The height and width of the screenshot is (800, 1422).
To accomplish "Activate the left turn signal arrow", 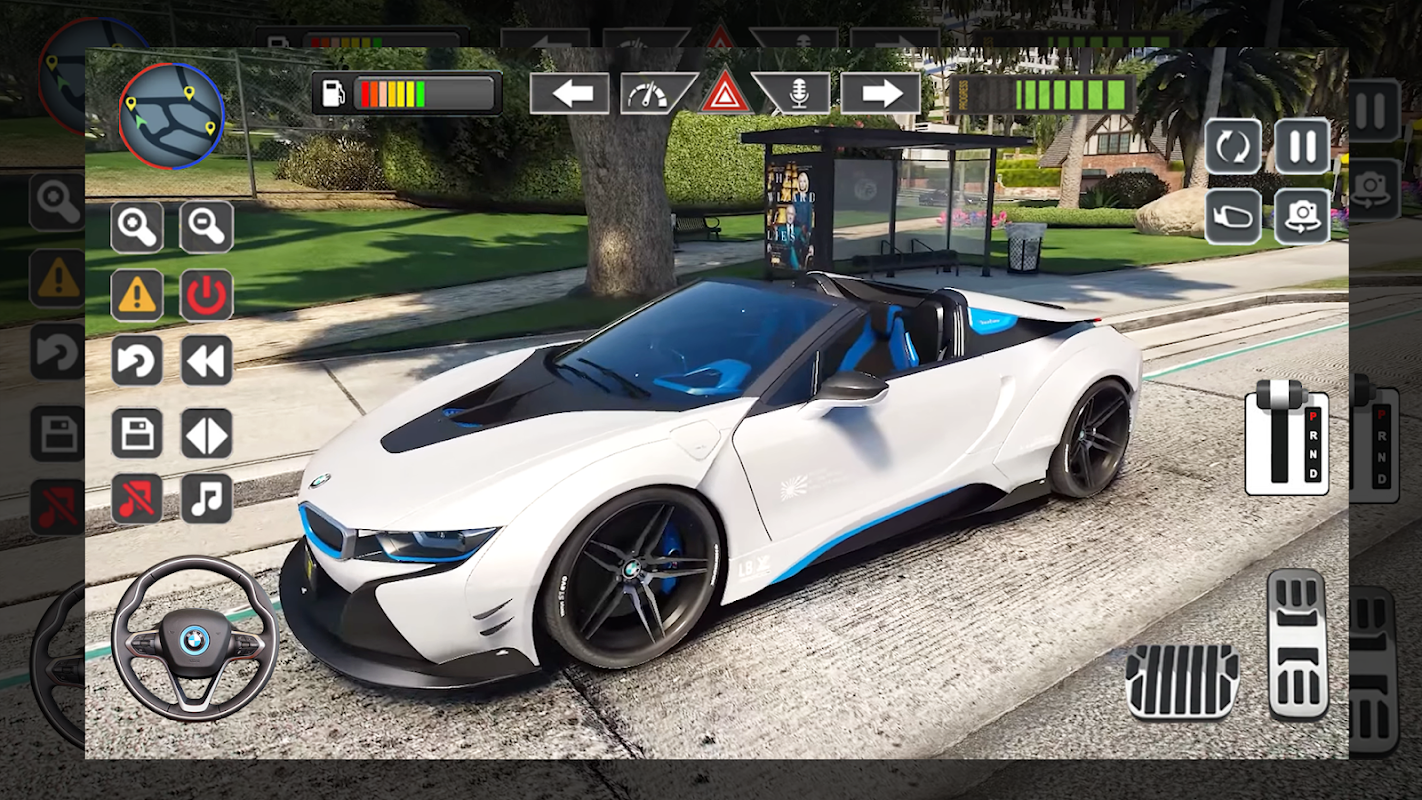I will pos(569,94).
